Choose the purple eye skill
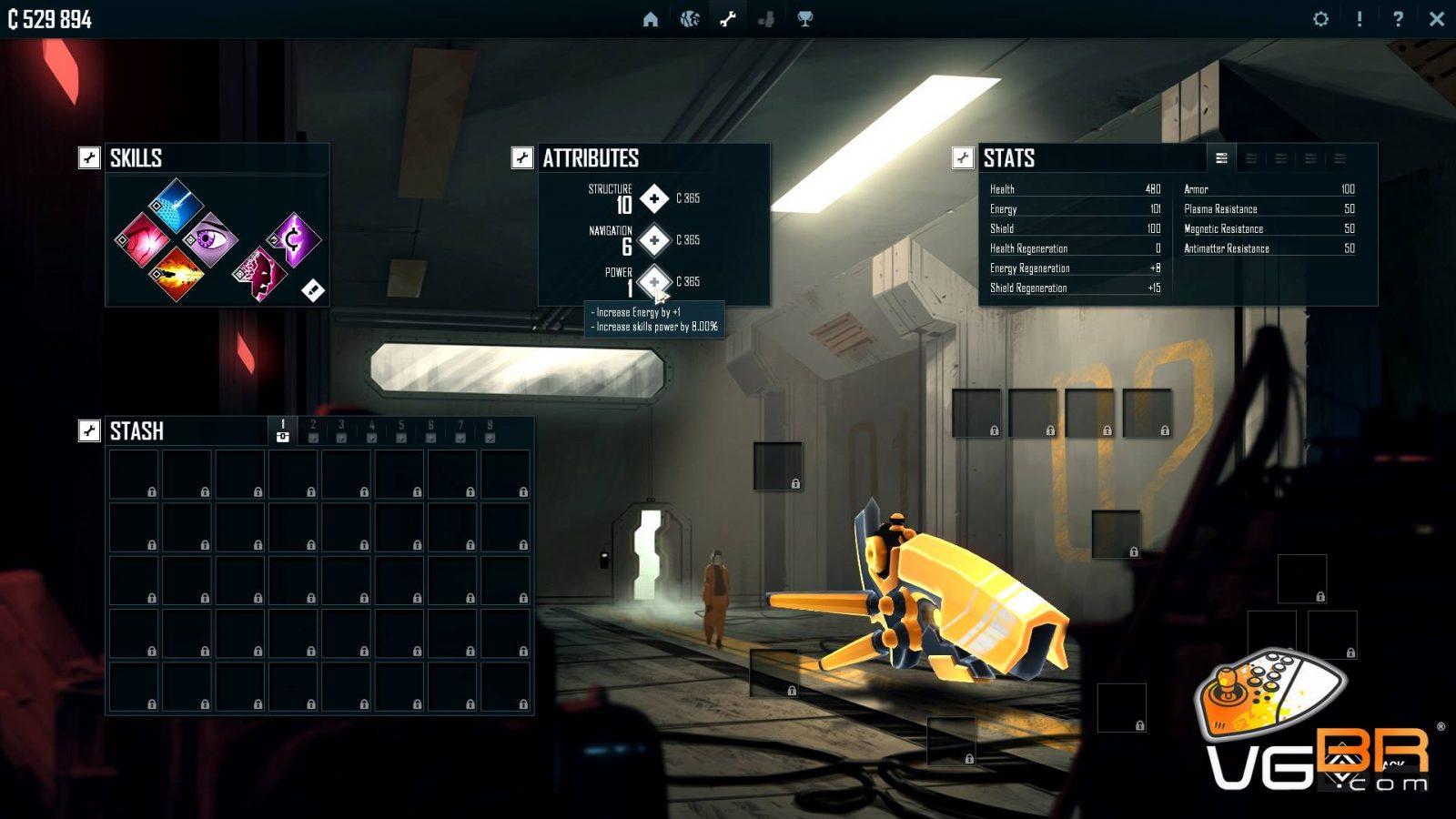Screen dimensions: 1456x819 (210, 239)
